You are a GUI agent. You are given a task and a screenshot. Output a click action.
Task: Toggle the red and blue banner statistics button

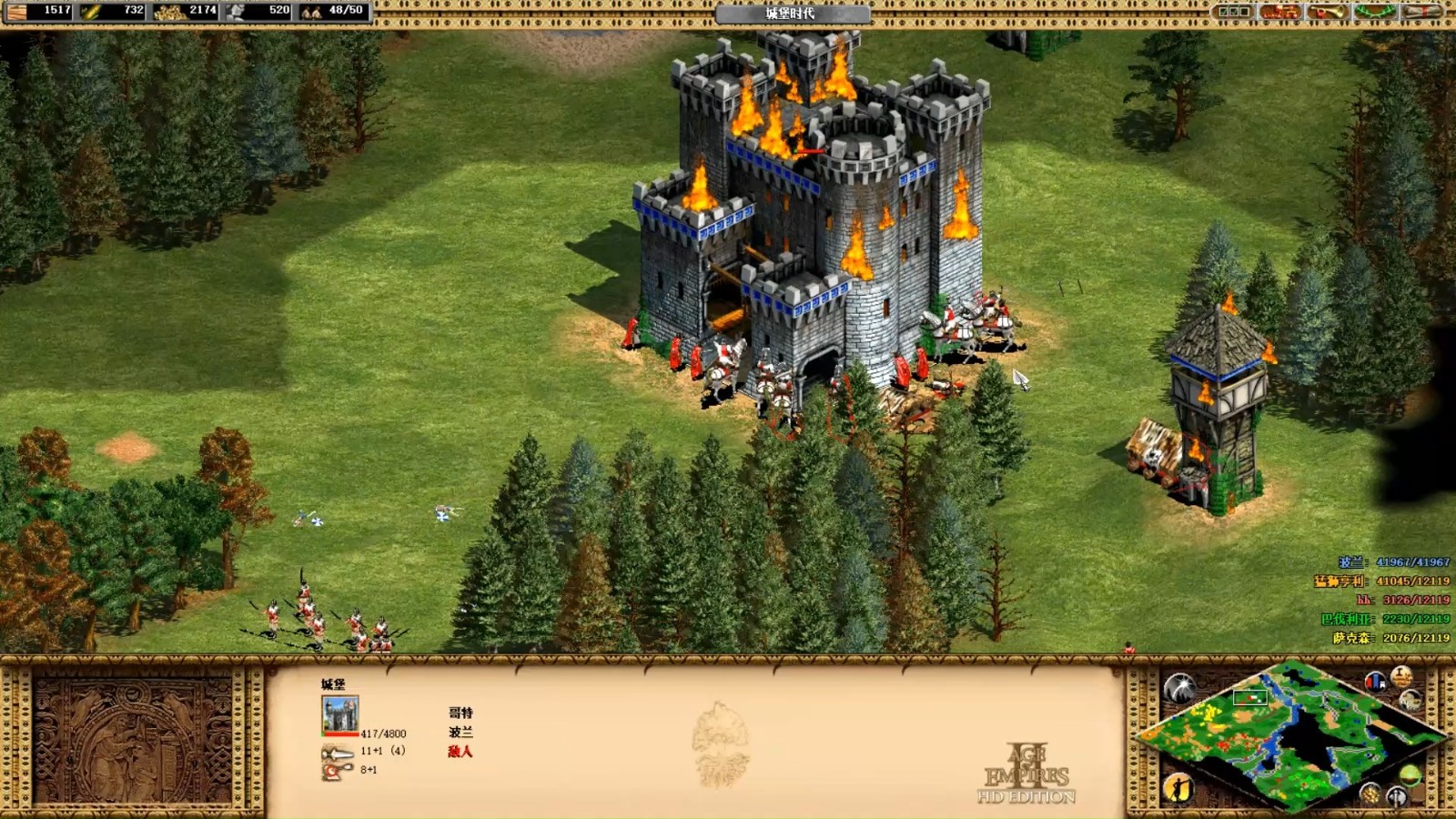[x=1375, y=681]
